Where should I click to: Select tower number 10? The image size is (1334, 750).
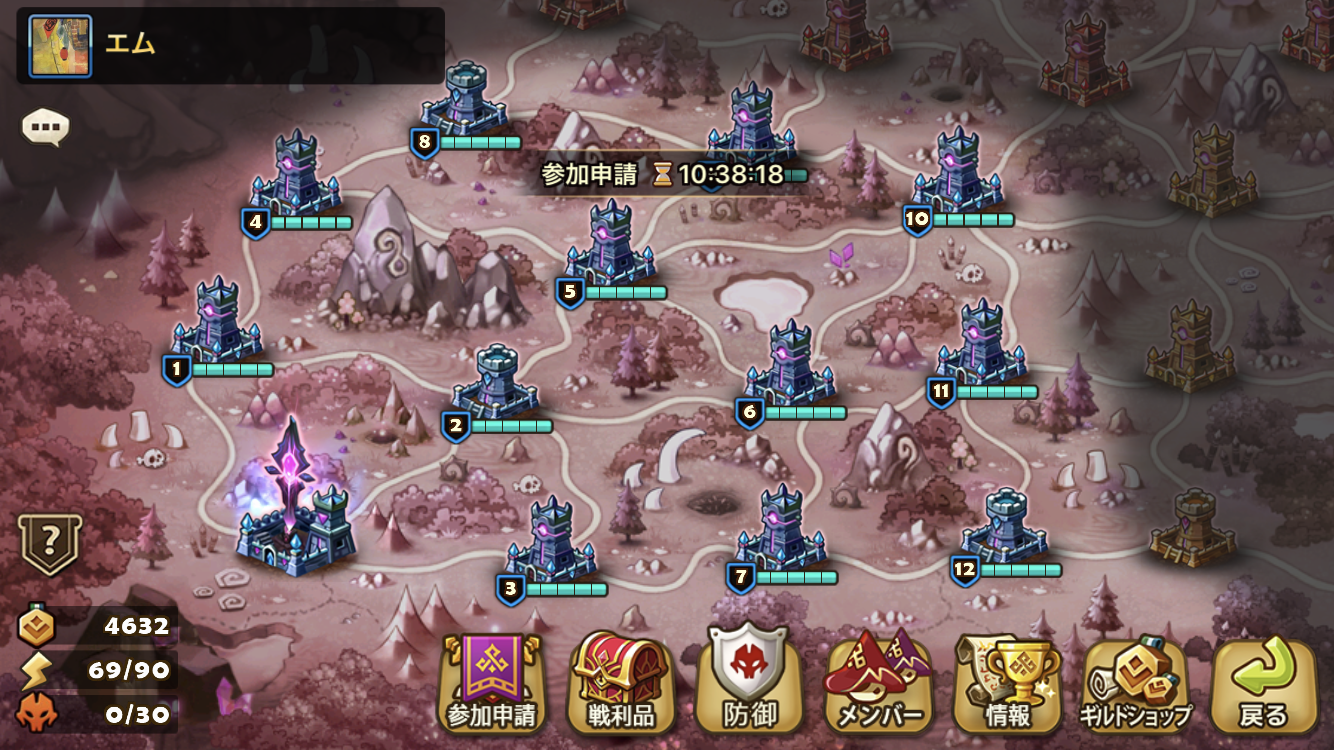click(x=958, y=172)
